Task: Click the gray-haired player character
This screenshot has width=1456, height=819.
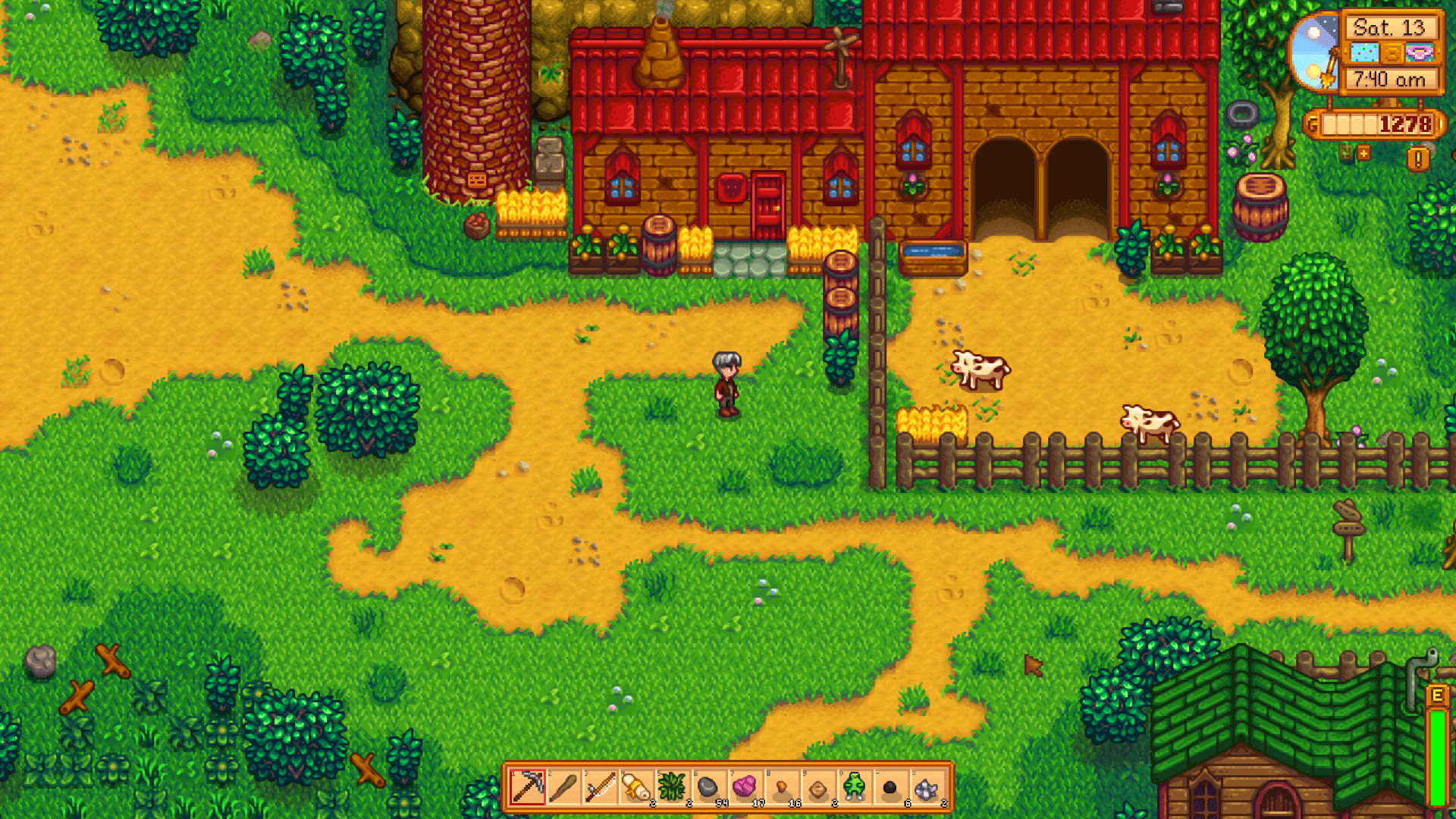Action: tap(726, 383)
